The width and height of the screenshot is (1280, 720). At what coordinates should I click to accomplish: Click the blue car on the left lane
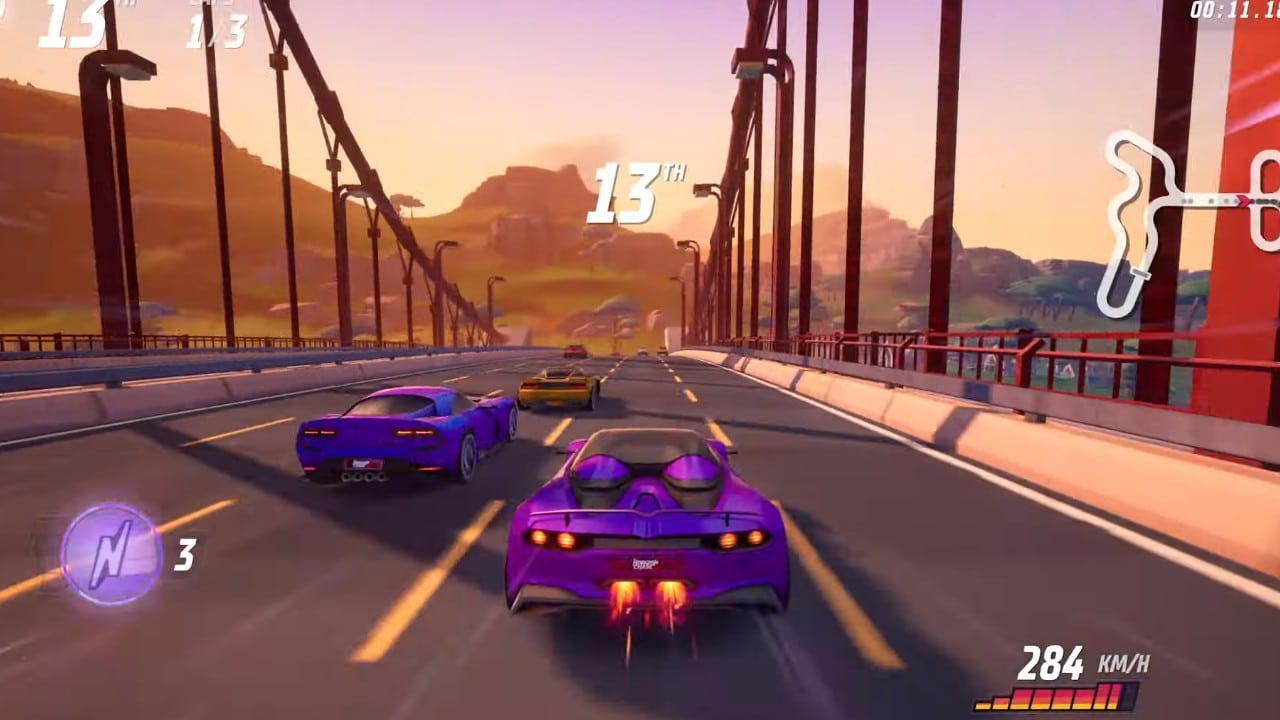[400, 440]
